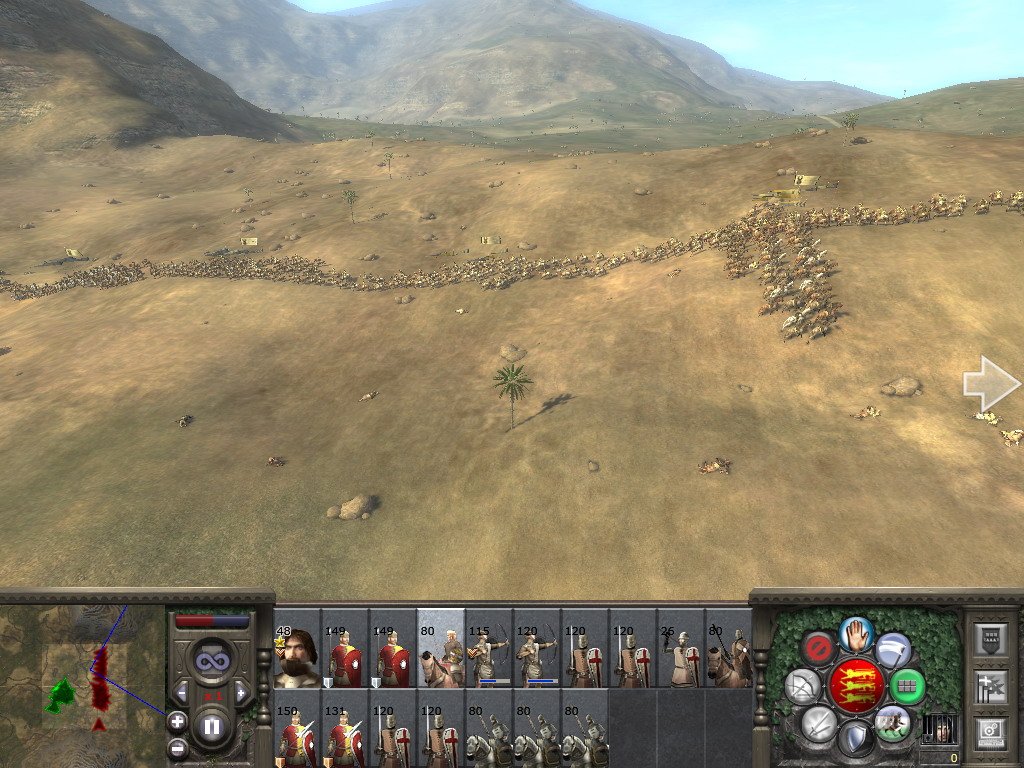1024x768 pixels.
Task: Select the highlighted cavalry card showing 80
Action: pos(441,649)
